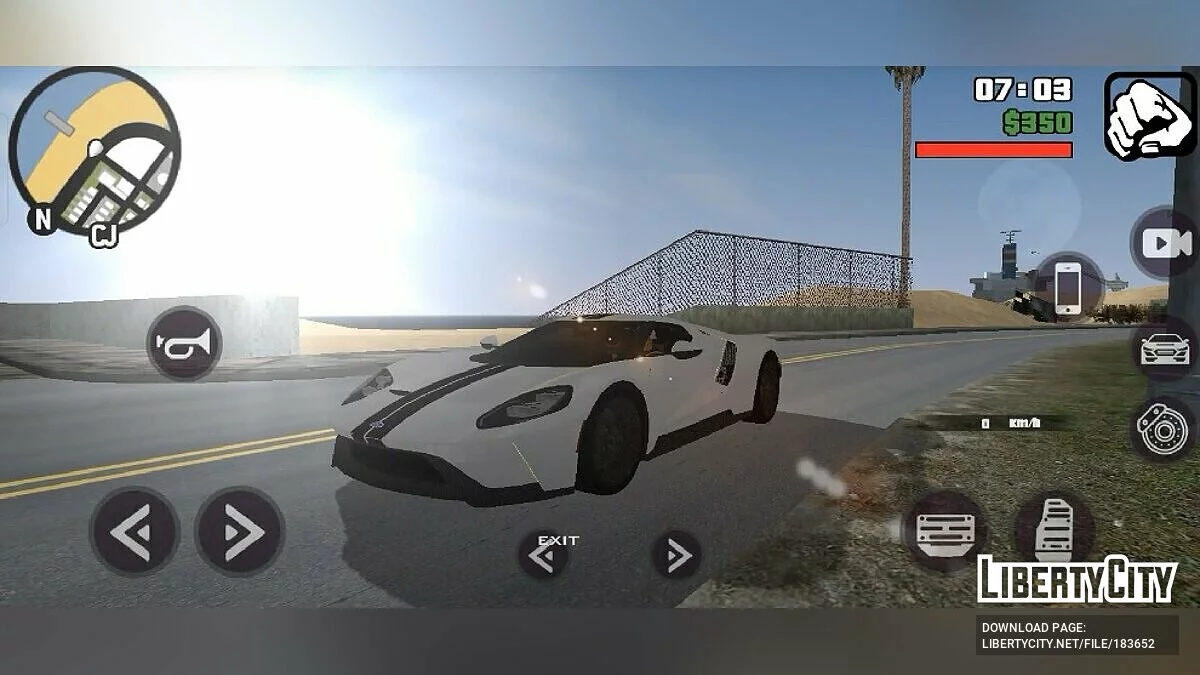Viewport: 1200px width, 675px height.
Task: Open the circular radar minimap
Action: pos(94,151)
